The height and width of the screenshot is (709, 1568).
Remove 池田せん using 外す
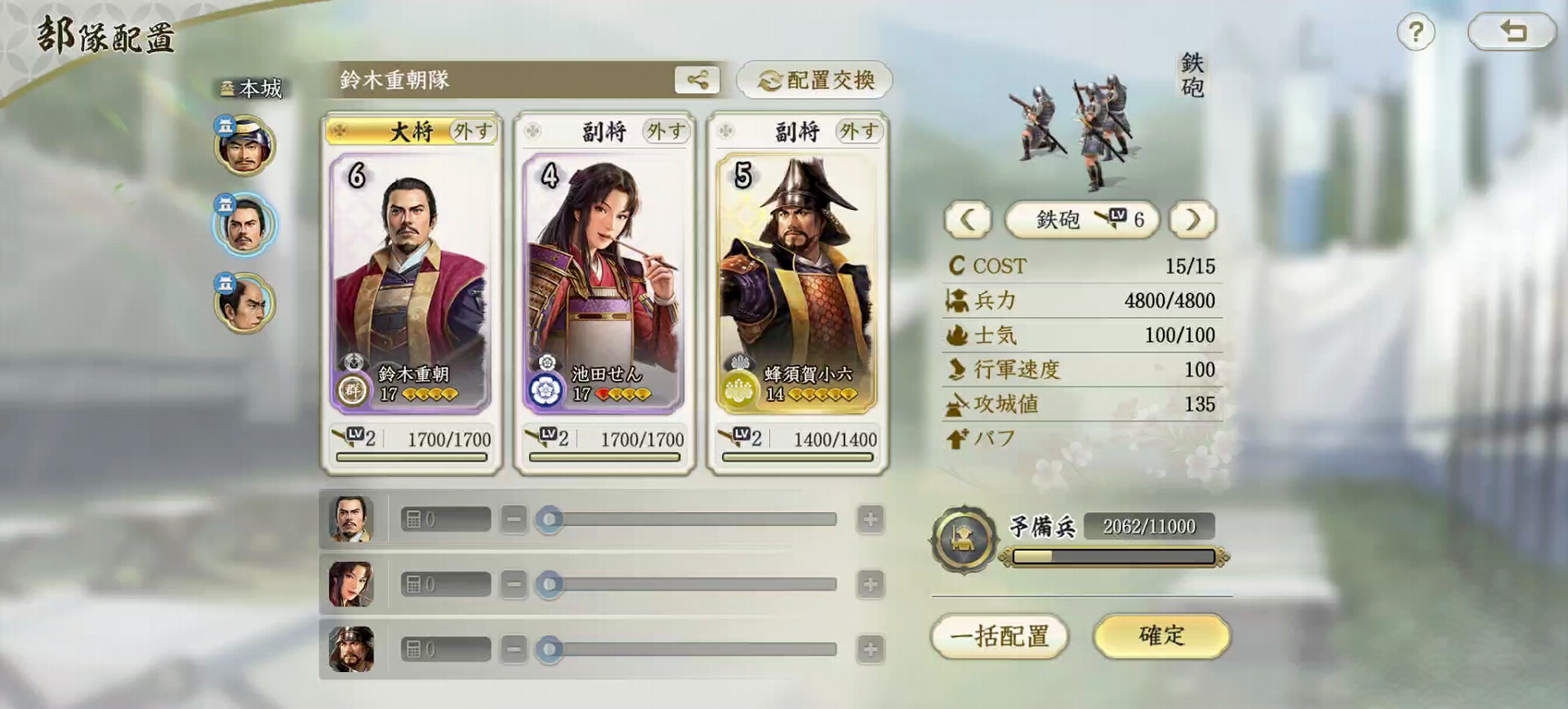(666, 132)
